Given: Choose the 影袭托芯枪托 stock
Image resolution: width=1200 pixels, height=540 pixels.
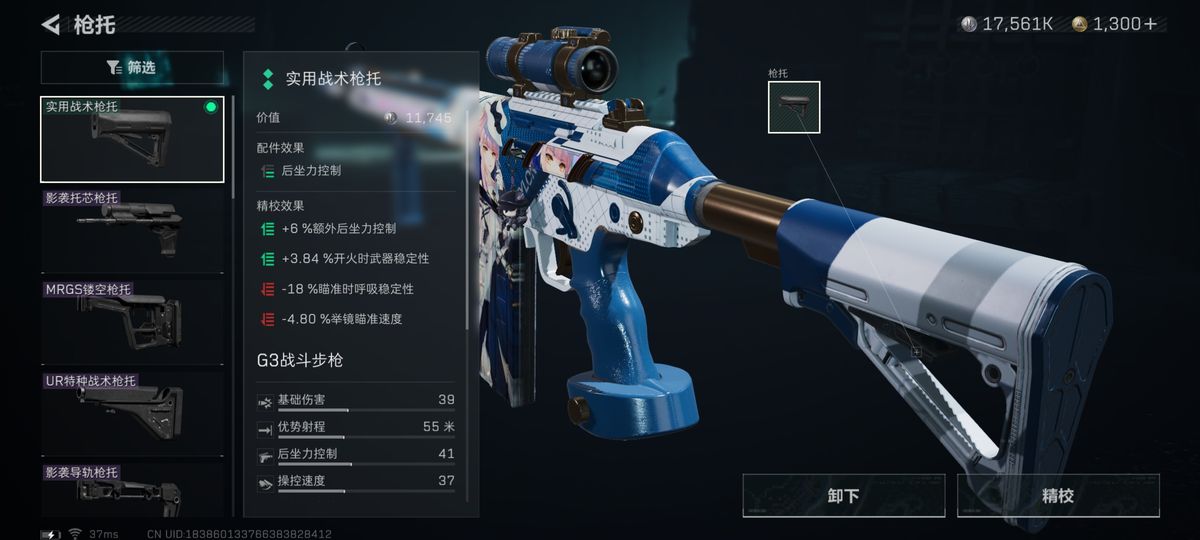Looking at the screenshot, I should [x=132, y=229].
